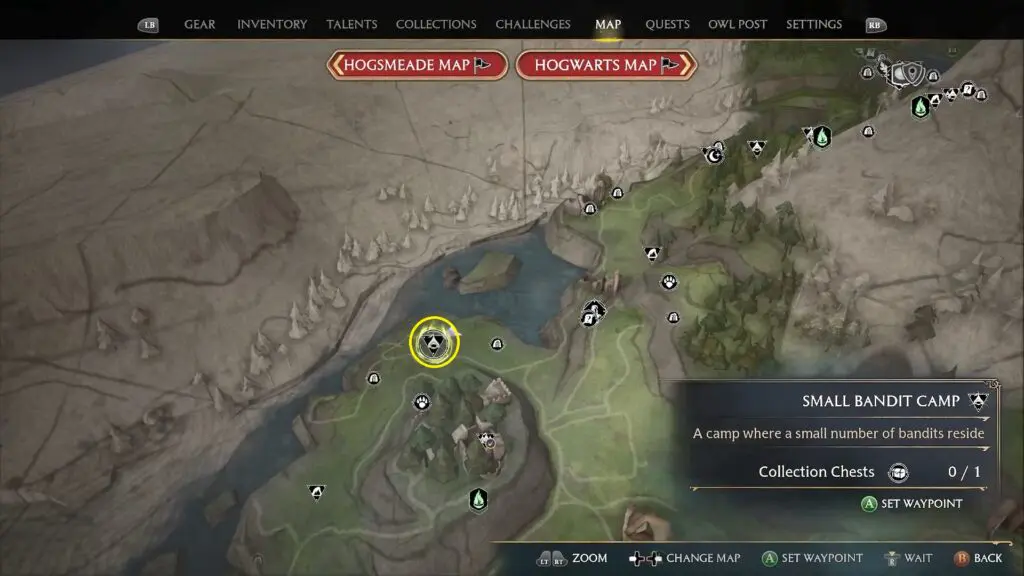Select the highlighted Small Bandit Camp marker
Viewport: 1024px width, 576px height.
coord(434,342)
